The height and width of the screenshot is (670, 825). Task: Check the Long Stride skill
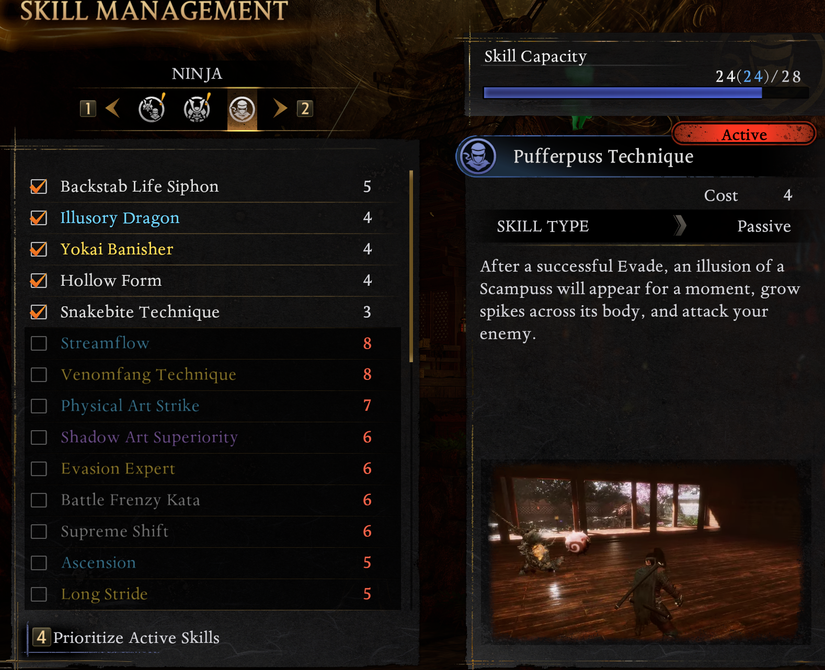[39, 595]
